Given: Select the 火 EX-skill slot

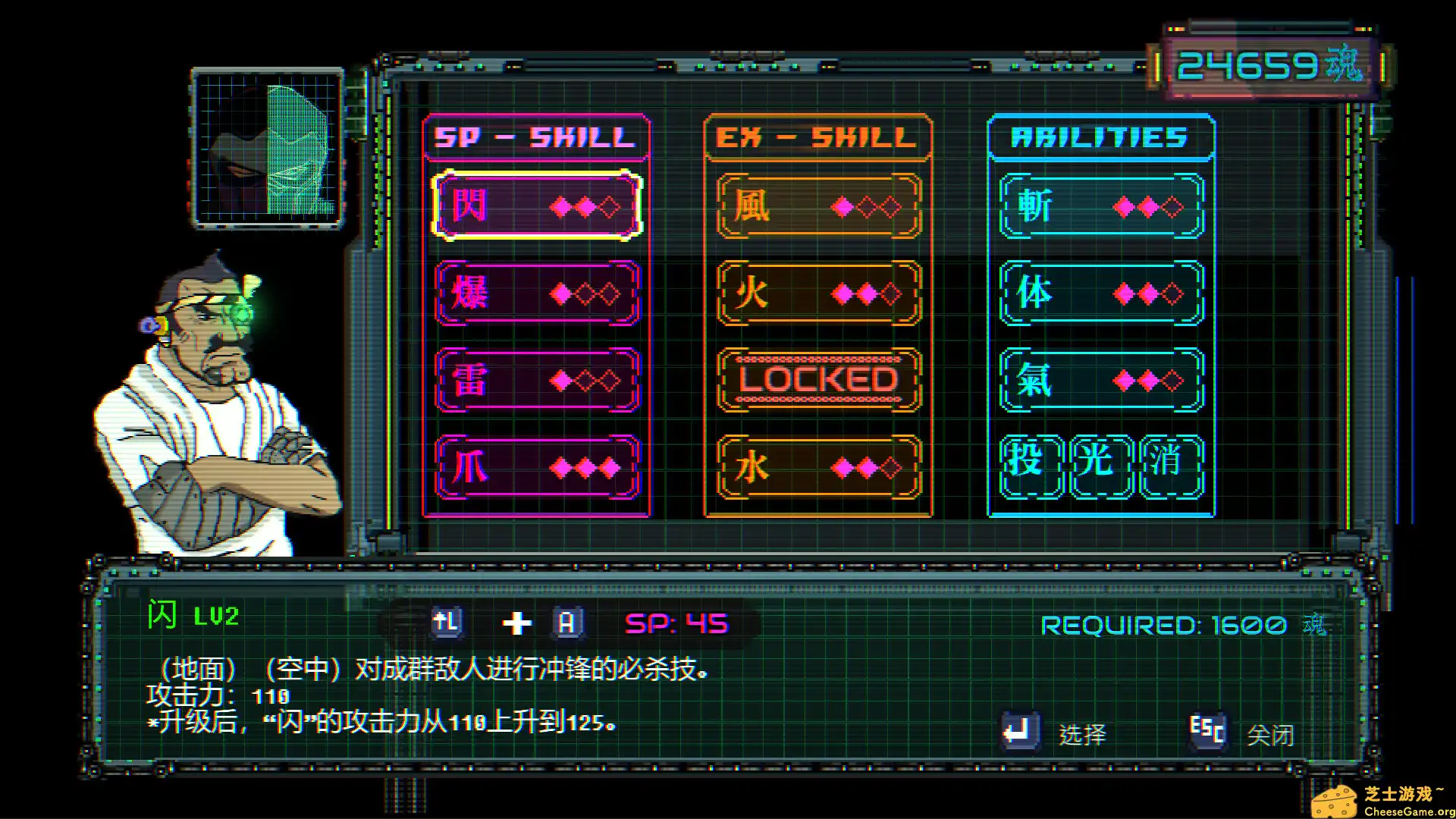Looking at the screenshot, I should tap(817, 295).
